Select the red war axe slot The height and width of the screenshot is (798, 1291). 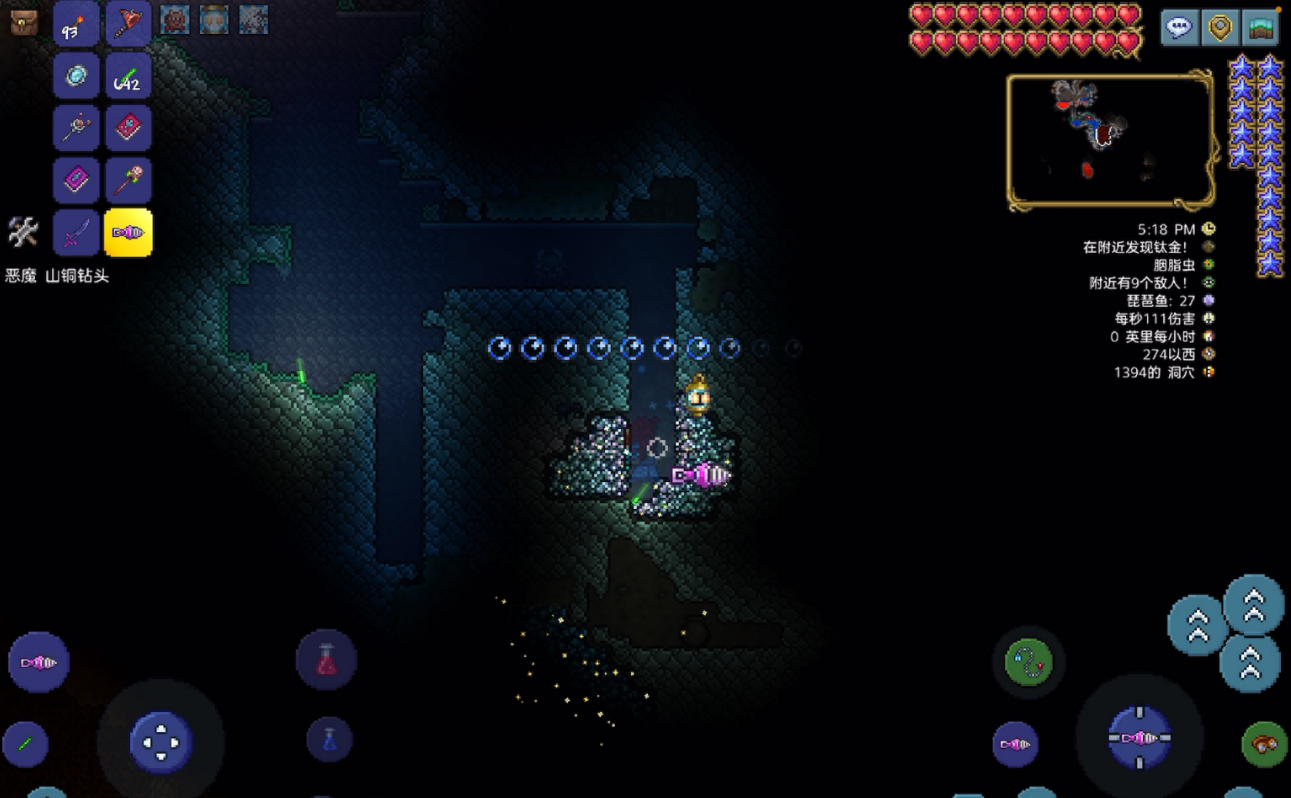pos(129,23)
